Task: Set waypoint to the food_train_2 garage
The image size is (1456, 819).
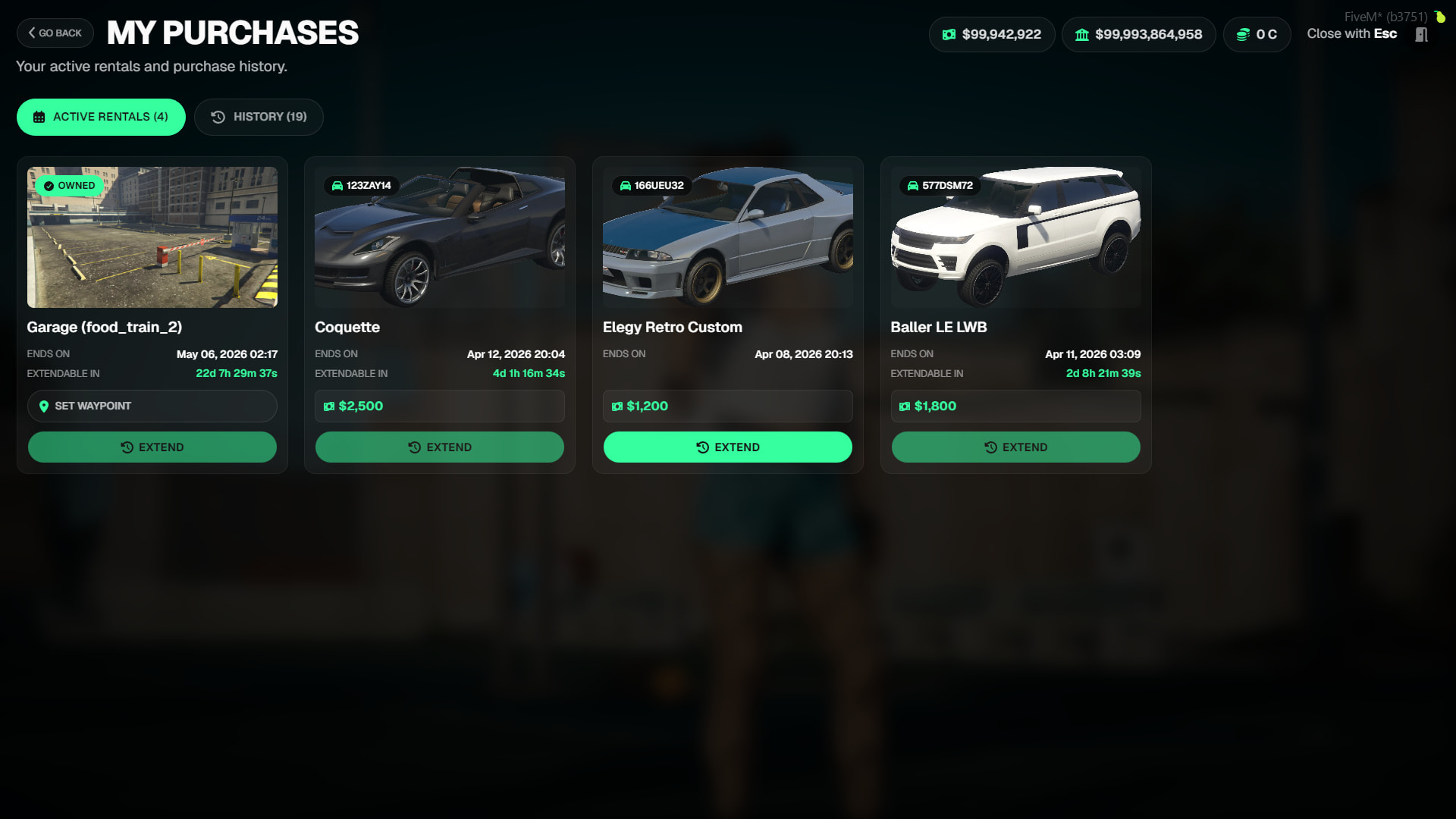Action: (152, 406)
